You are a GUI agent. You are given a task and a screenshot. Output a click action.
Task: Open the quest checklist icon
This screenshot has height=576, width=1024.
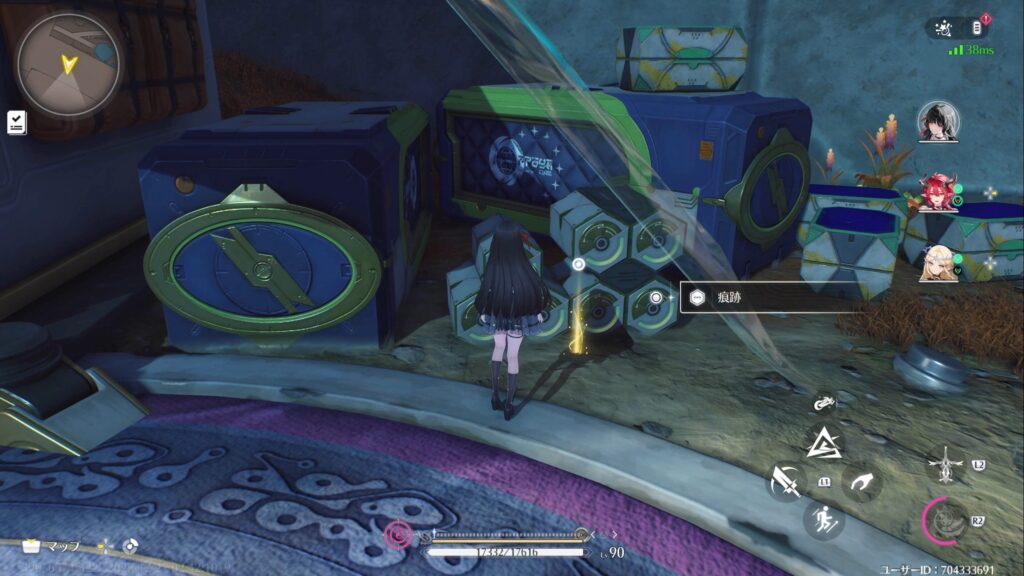coord(17,121)
